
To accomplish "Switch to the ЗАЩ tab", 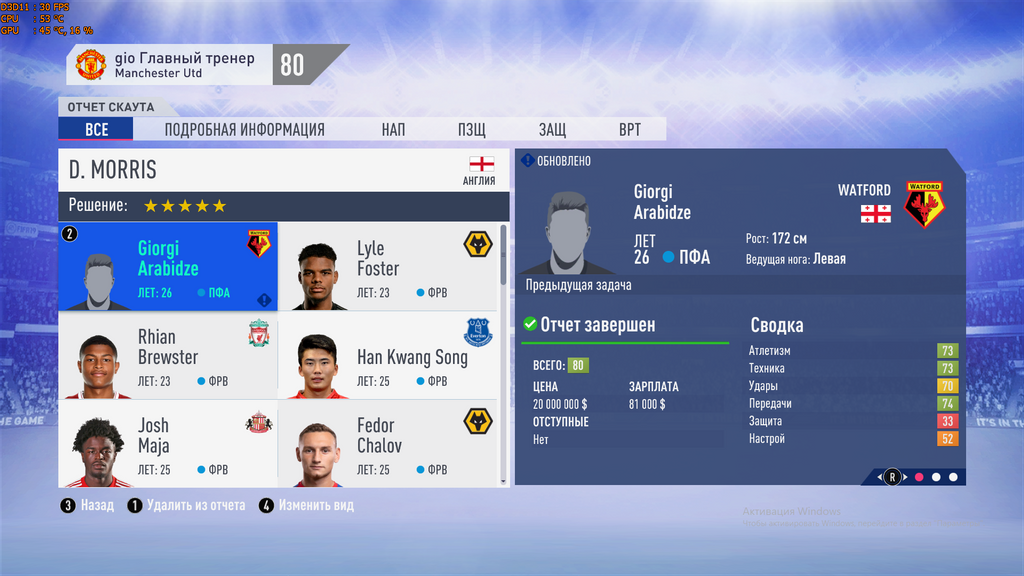I will coord(552,130).
